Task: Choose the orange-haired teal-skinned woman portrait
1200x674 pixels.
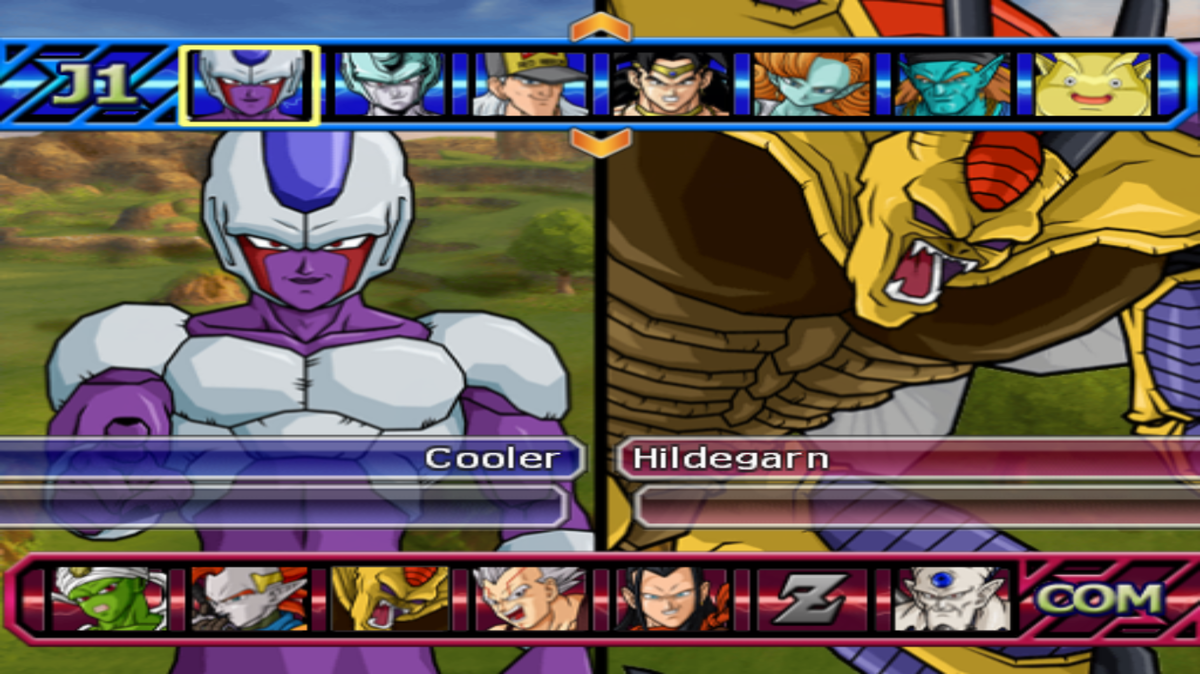Action: (x=811, y=85)
